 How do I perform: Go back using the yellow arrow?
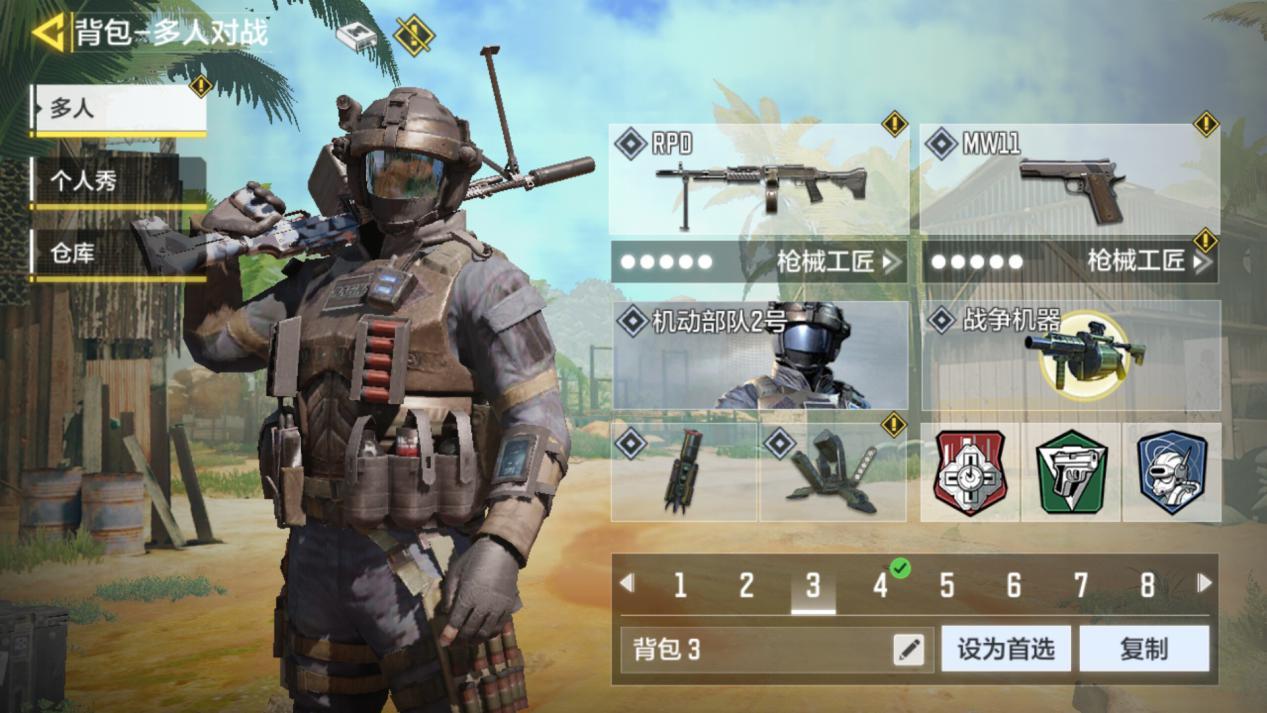tap(47, 32)
